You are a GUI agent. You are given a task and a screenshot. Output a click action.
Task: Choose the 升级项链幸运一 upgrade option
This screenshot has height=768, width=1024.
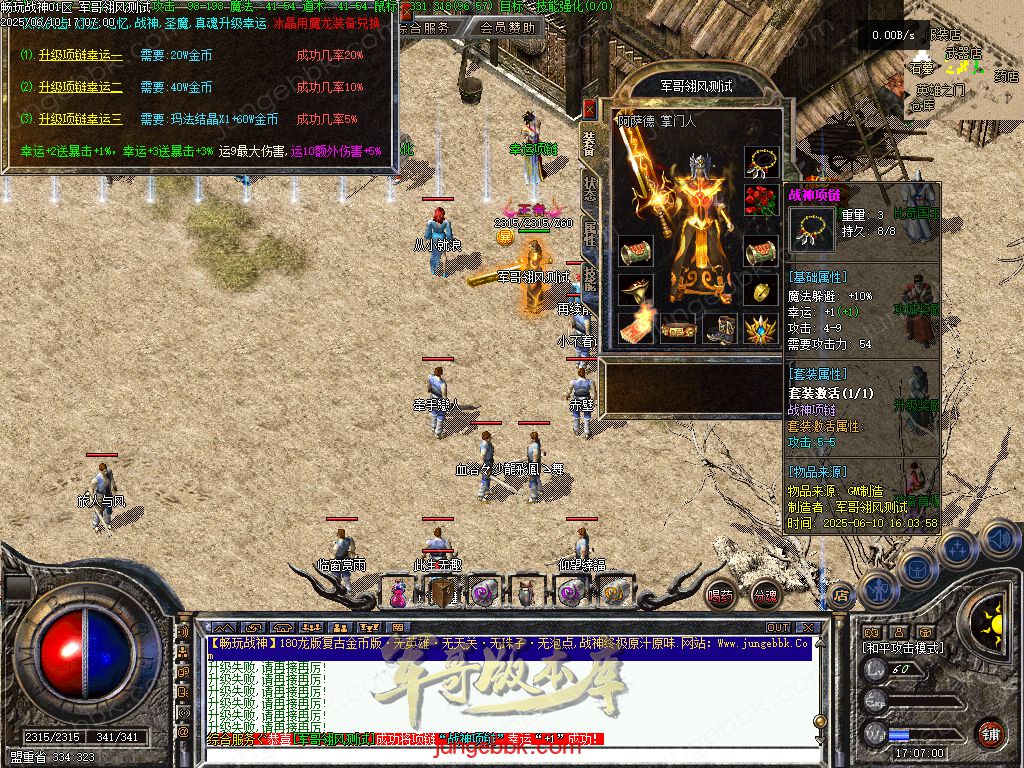80,55
